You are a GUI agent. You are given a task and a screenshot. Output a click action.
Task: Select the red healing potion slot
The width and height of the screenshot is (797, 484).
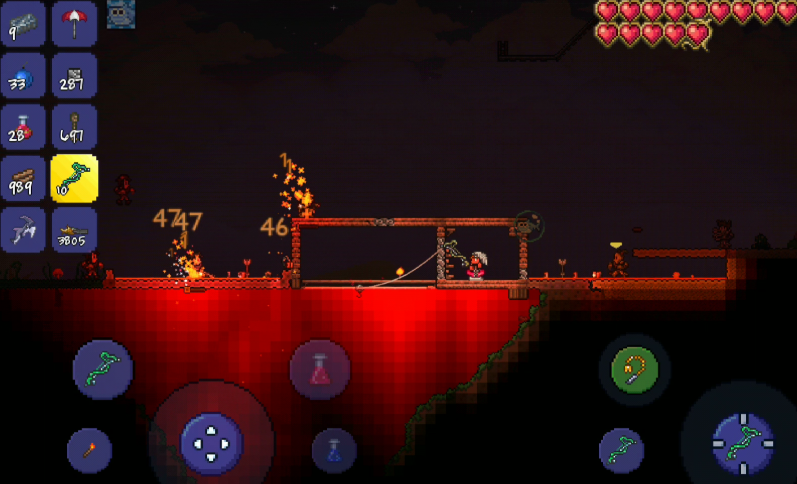(23, 128)
